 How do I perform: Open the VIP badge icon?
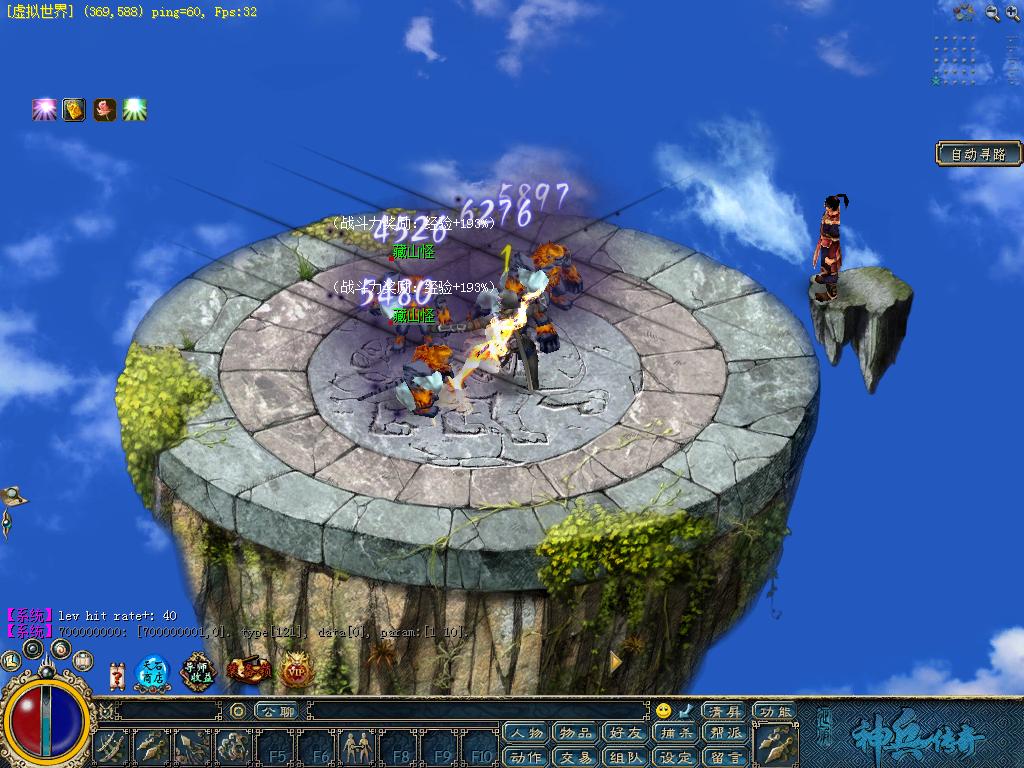pos(296,671)
